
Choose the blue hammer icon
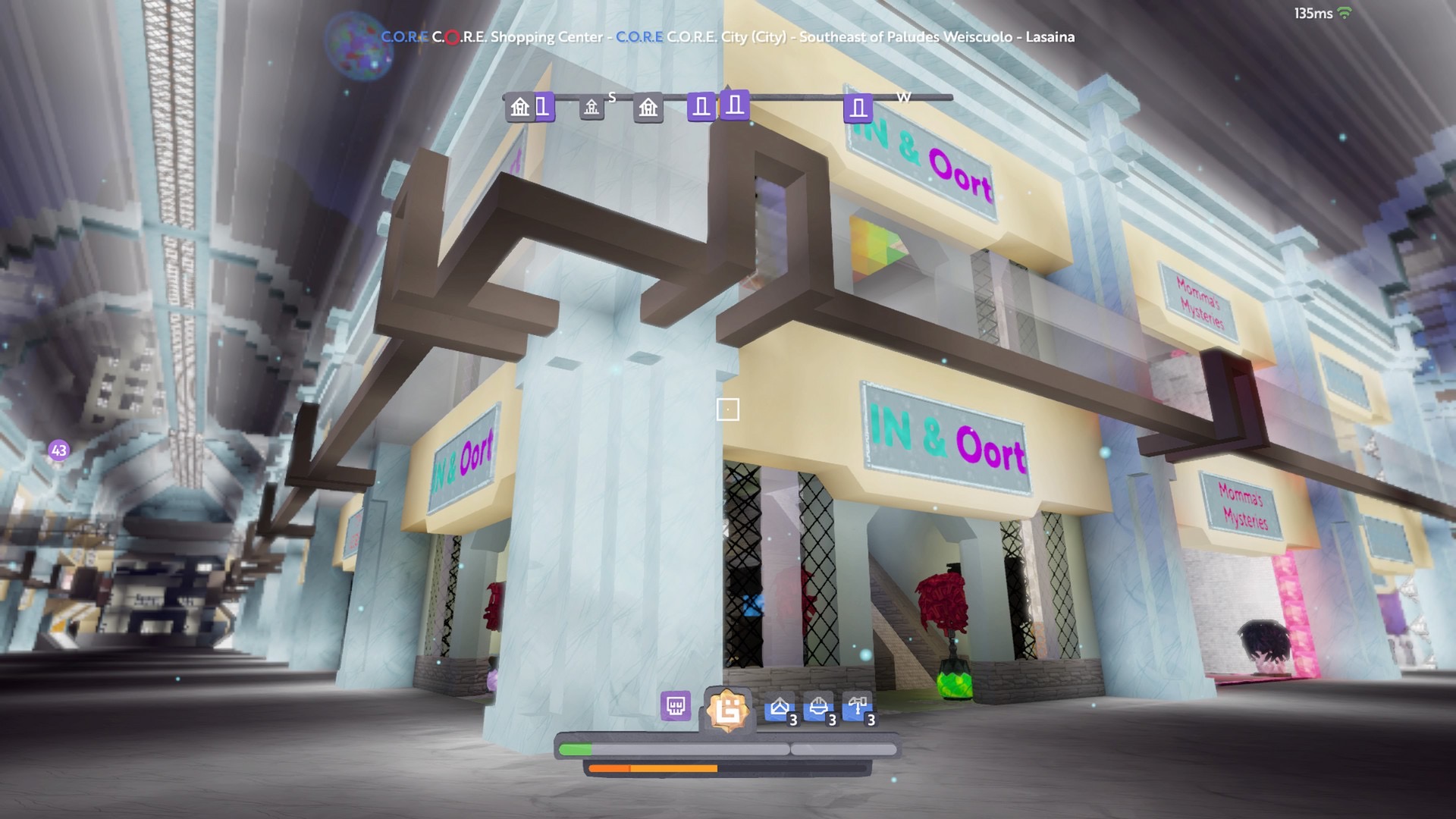coord(857,708)
